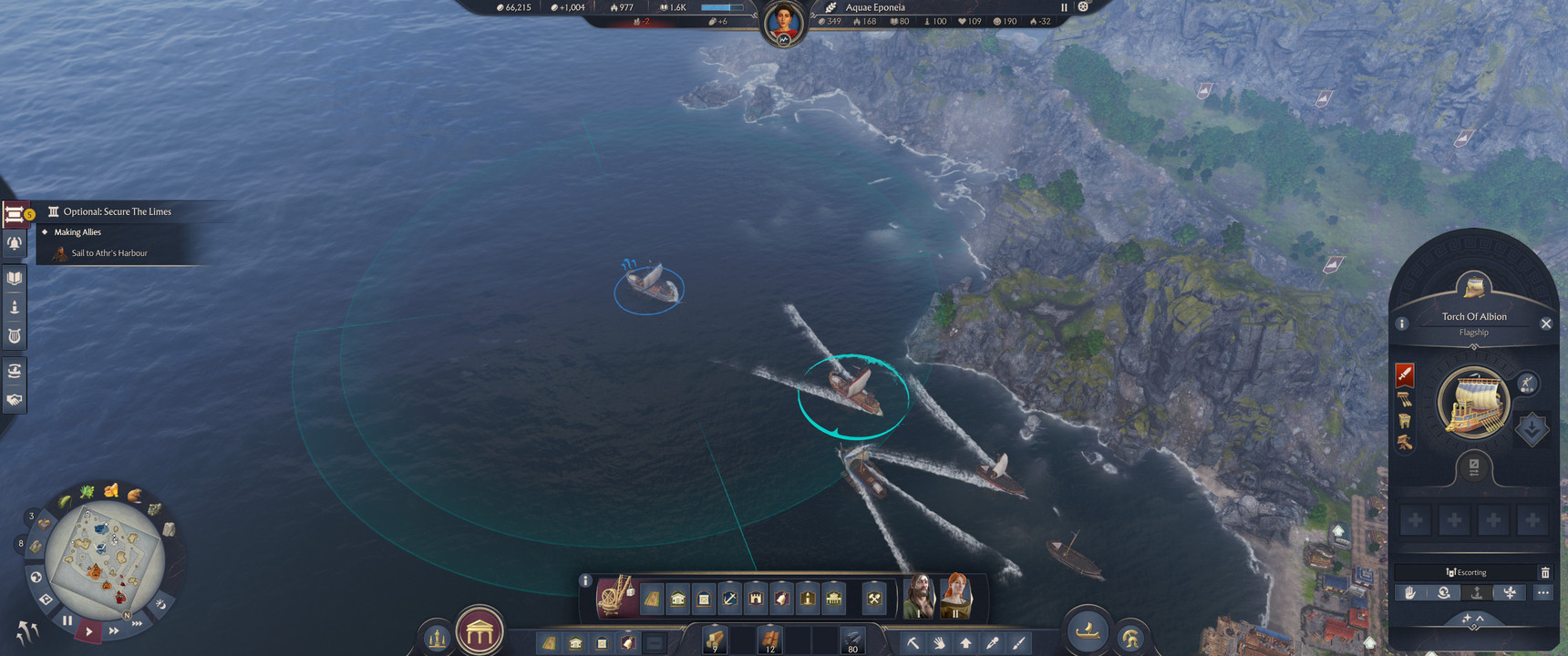Open the Torch Of Albion info button

(x=1402, y=323)
